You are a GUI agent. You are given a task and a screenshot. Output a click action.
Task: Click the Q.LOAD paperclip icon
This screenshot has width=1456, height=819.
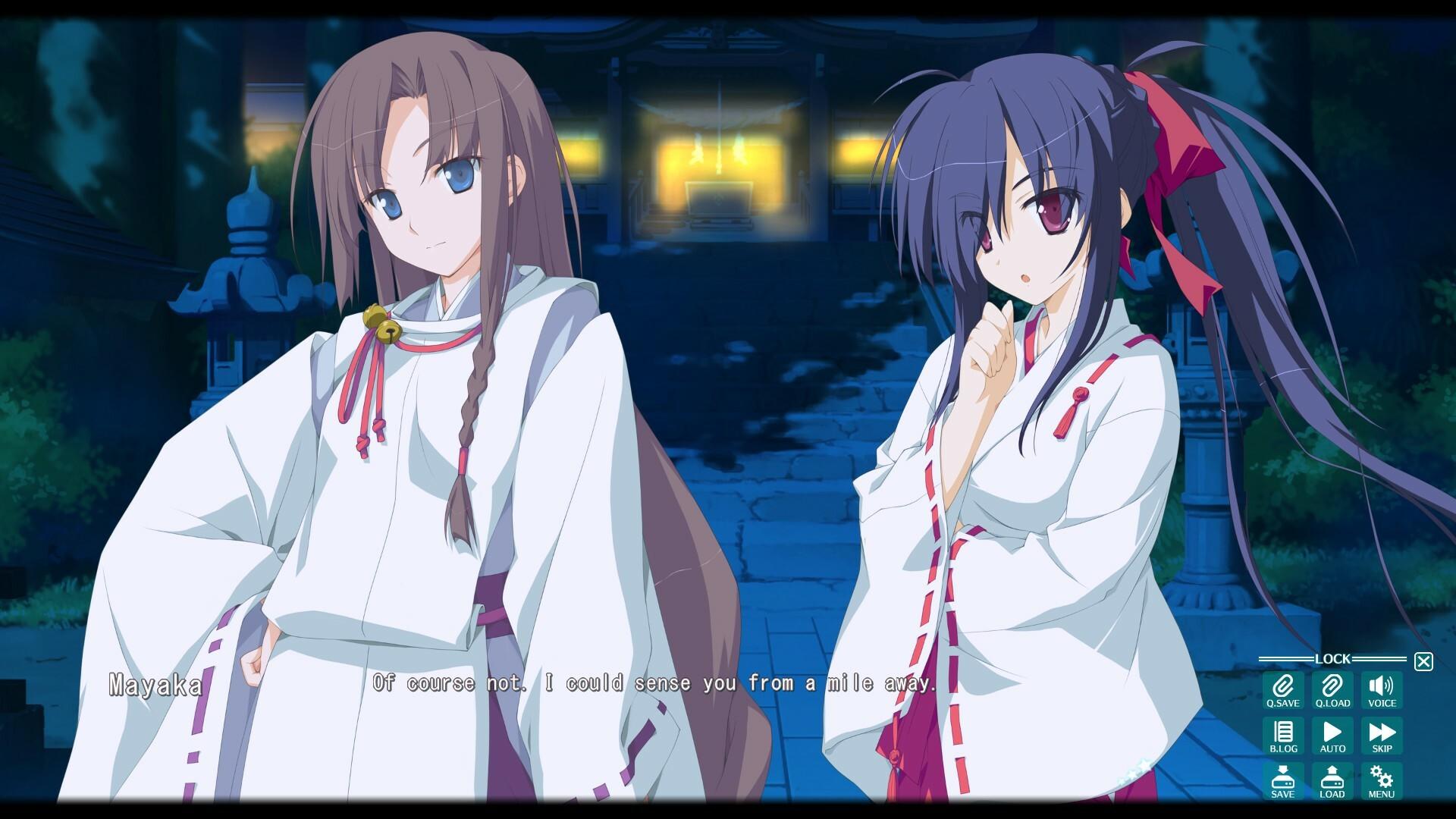[1333, 690]
